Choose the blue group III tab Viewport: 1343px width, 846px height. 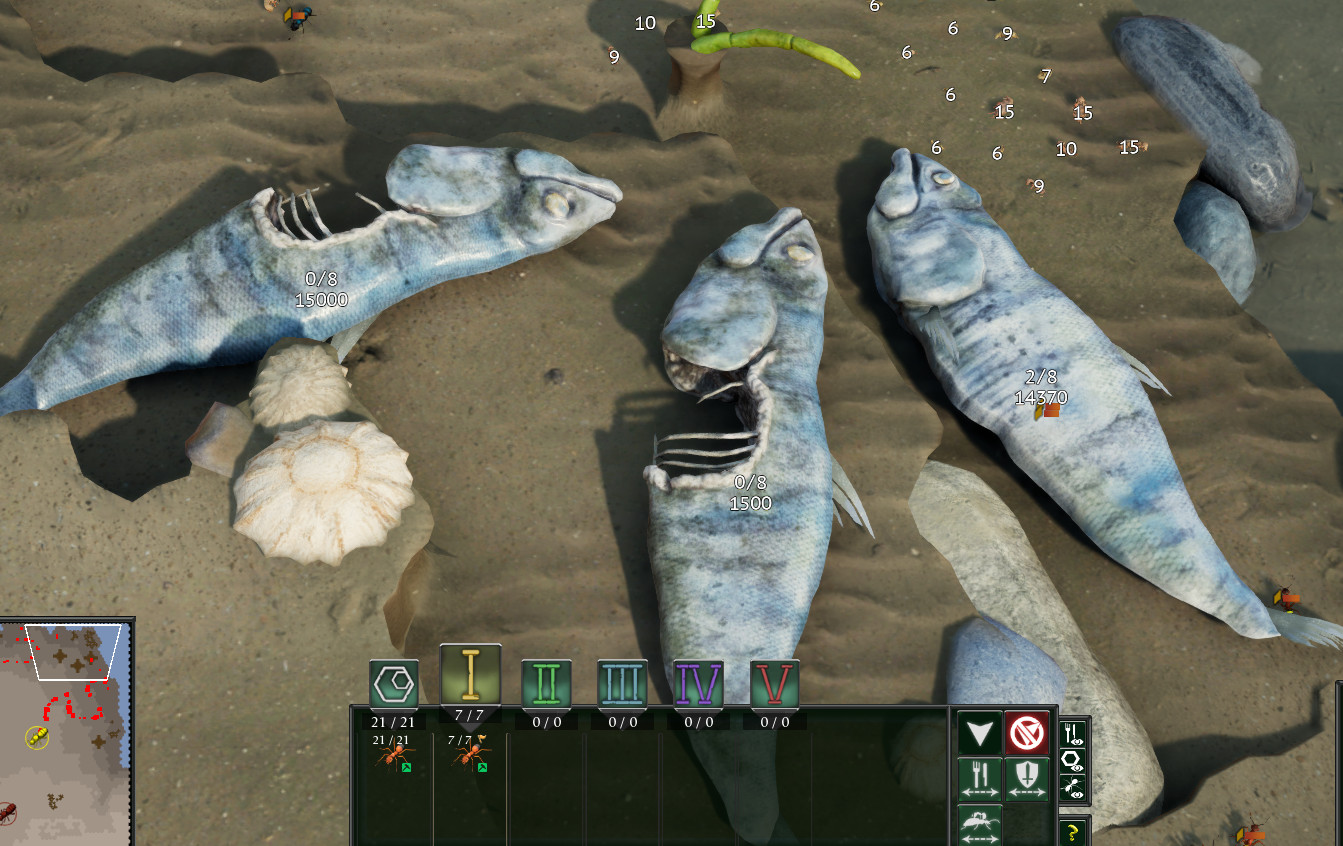point(622,685)
